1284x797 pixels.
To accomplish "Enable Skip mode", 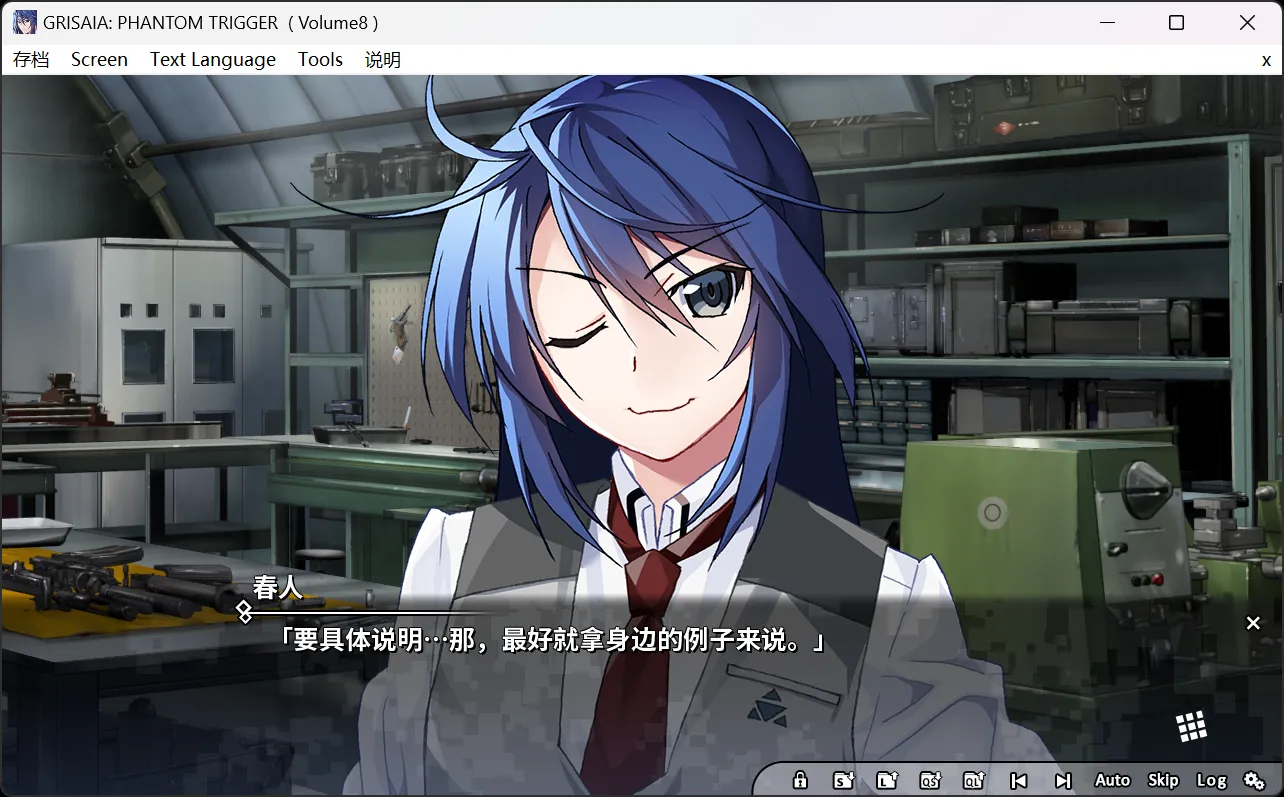I will (1162, 780).
